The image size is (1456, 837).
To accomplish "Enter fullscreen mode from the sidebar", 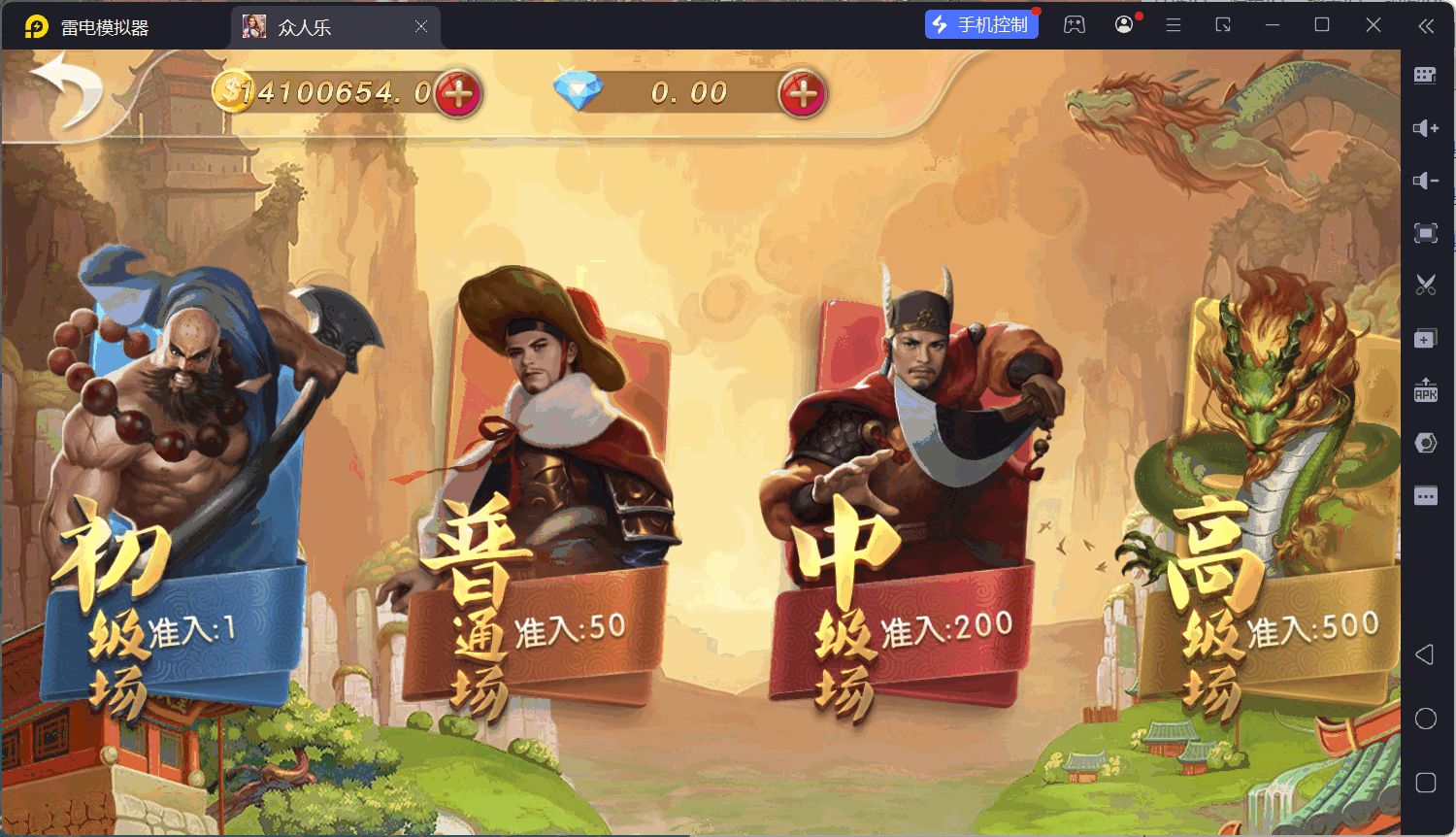I will (1425, 233).
